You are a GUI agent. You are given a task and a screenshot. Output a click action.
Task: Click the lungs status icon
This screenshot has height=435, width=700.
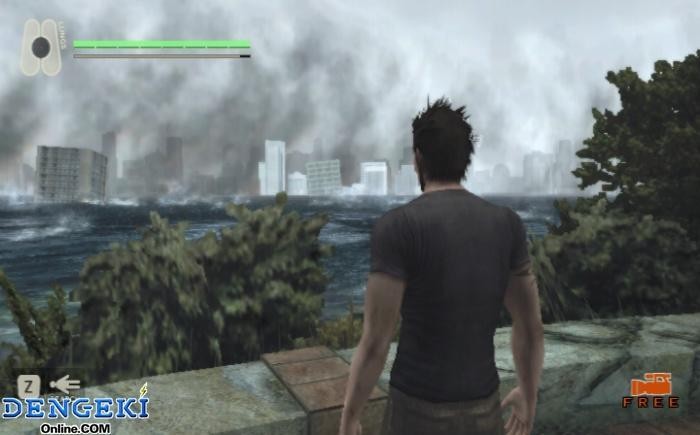tap(42, 47)
